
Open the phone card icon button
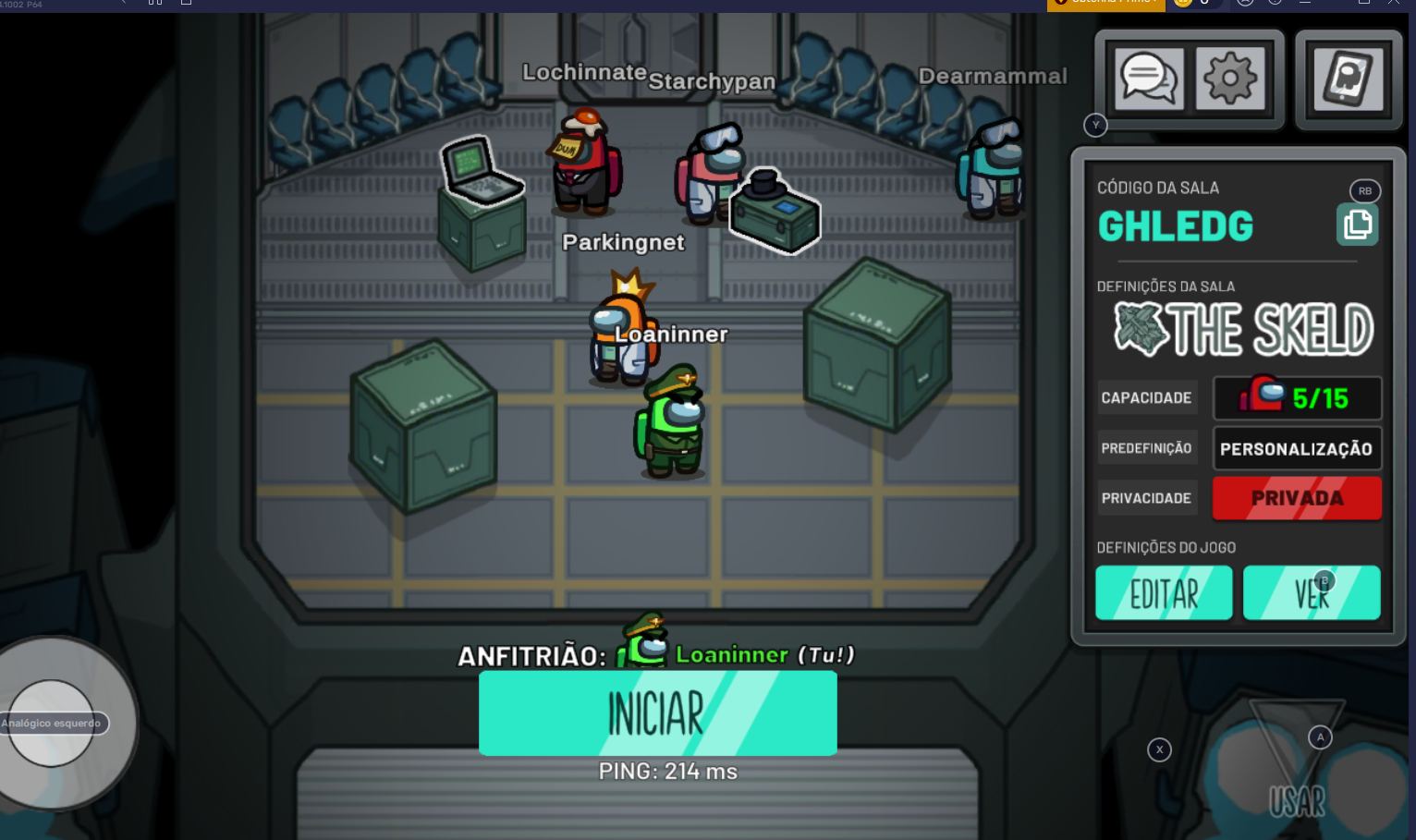(1349, 79)
